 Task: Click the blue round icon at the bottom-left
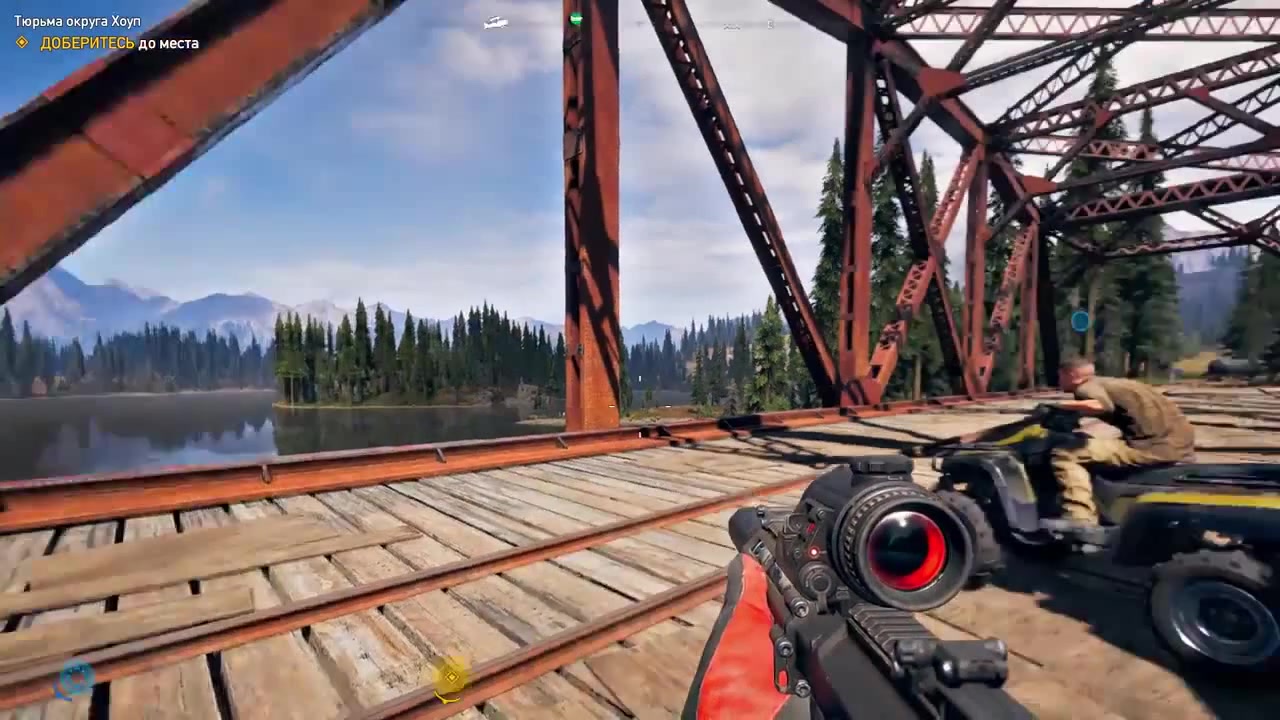click(x=74, y=679)
